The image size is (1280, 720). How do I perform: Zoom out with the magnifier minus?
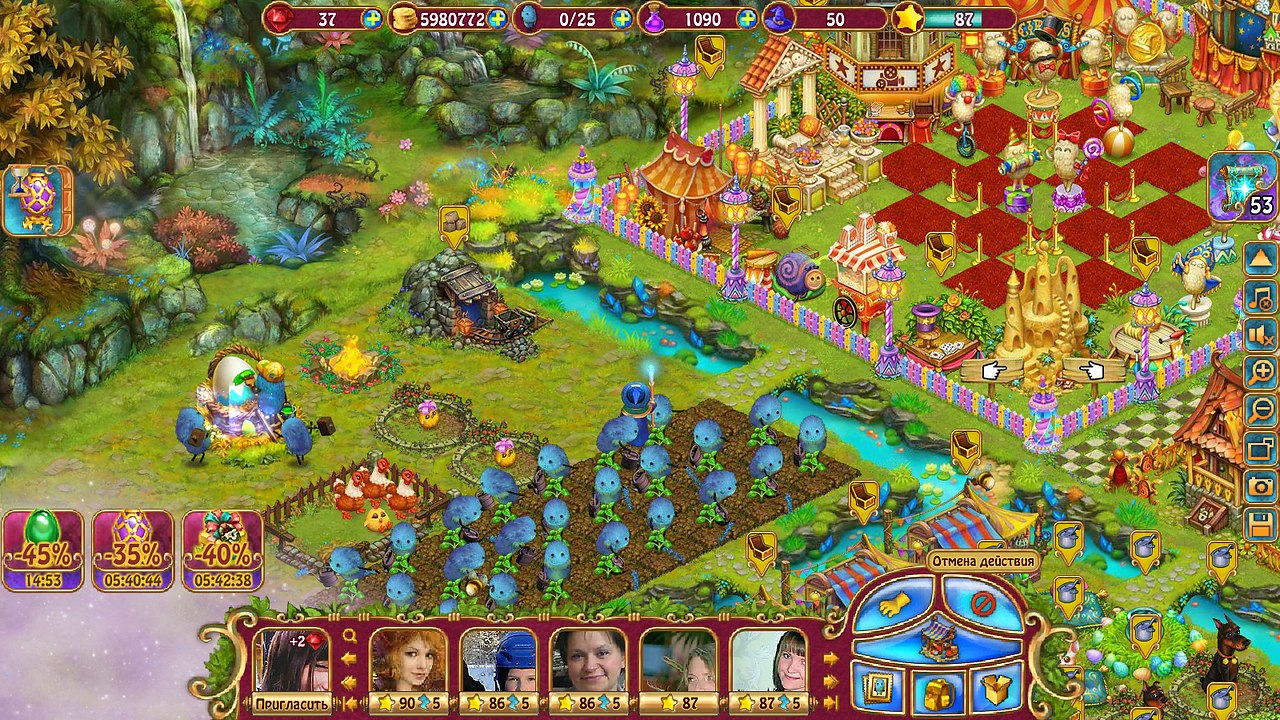[1261, 410]
